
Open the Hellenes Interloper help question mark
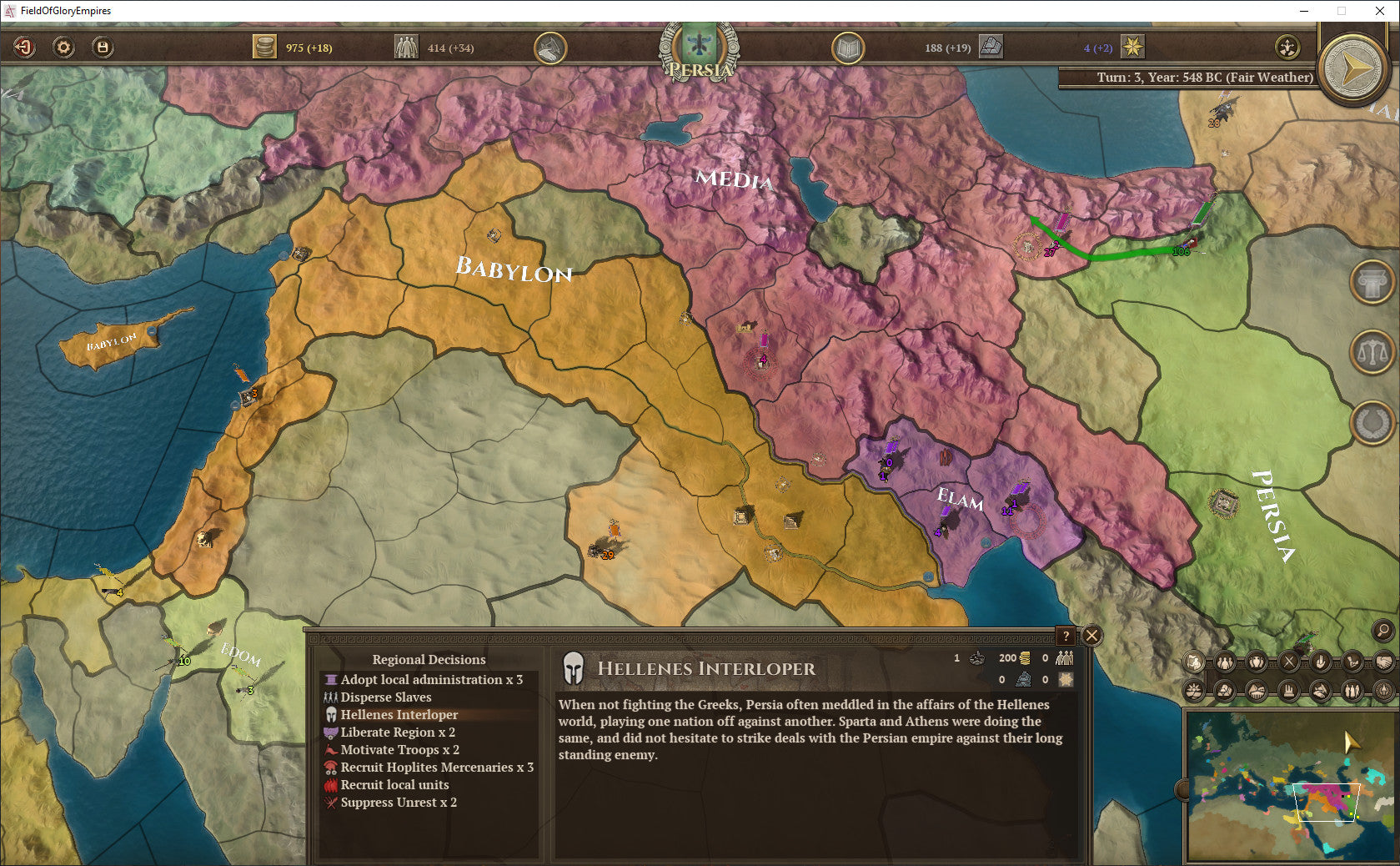pos(1067,637)
